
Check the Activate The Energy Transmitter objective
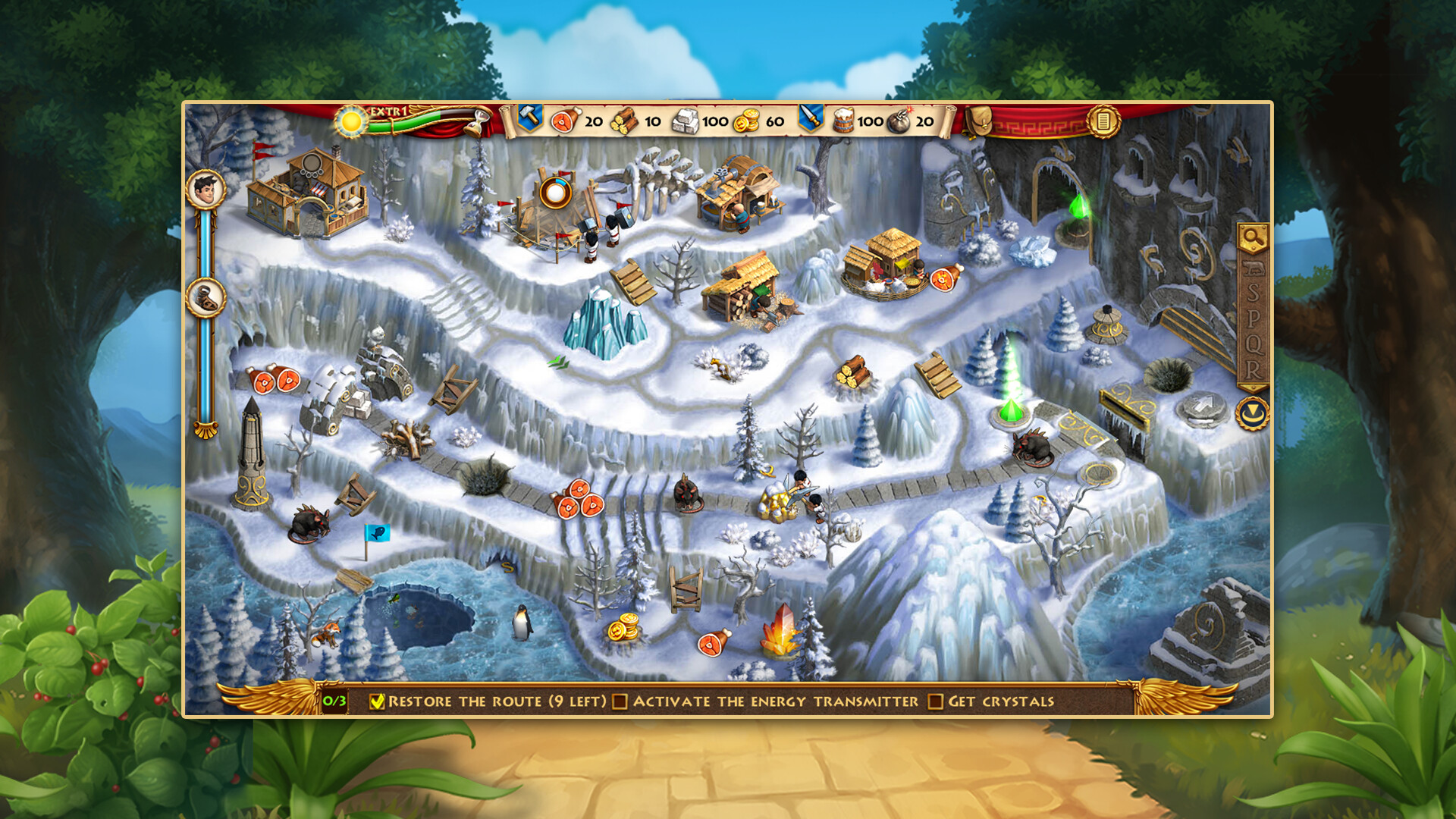tap(620, 701)
